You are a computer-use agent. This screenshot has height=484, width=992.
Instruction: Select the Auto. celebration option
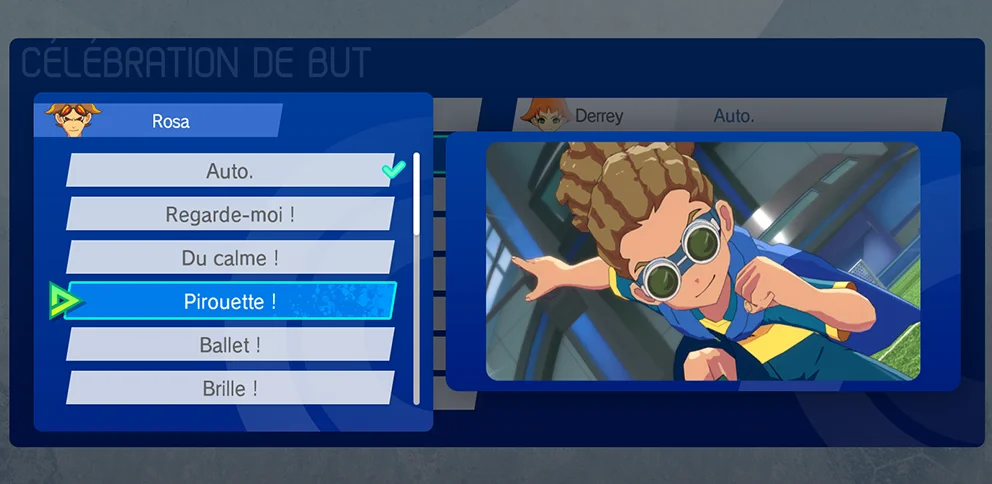coord(230,171)
